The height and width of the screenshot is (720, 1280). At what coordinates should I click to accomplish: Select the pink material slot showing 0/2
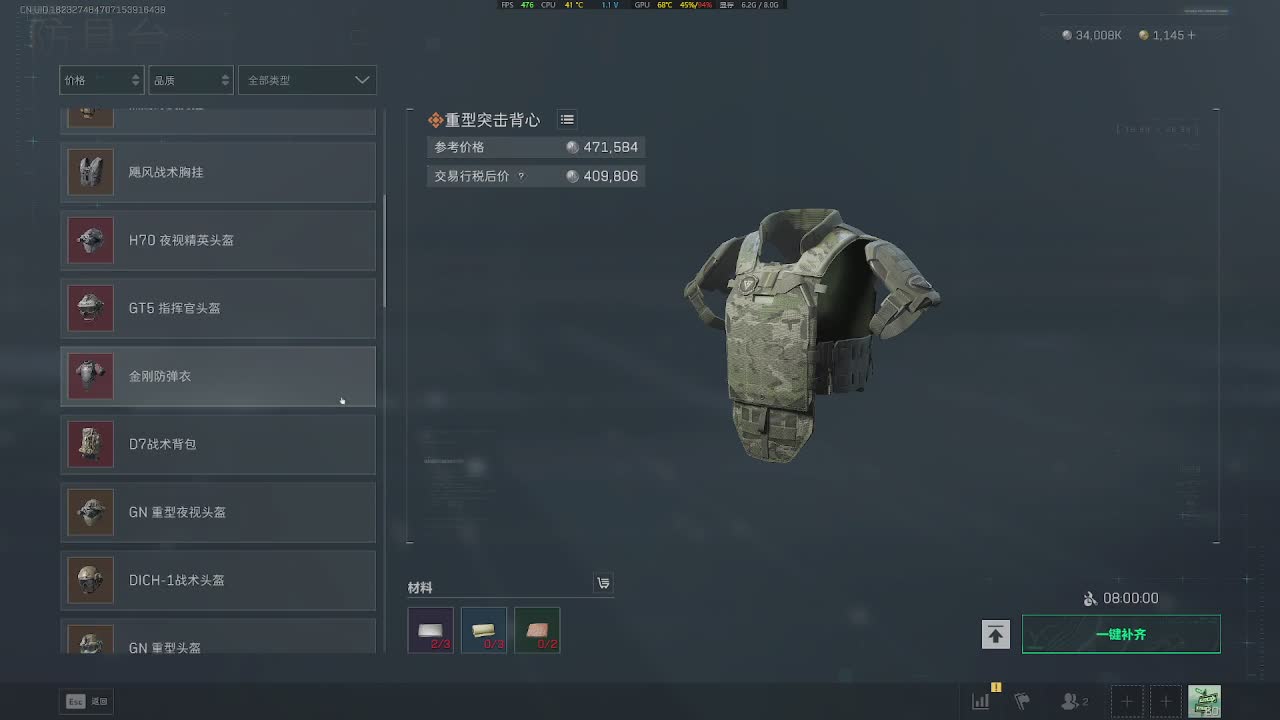pyautogui.click(x=537, y=630)
